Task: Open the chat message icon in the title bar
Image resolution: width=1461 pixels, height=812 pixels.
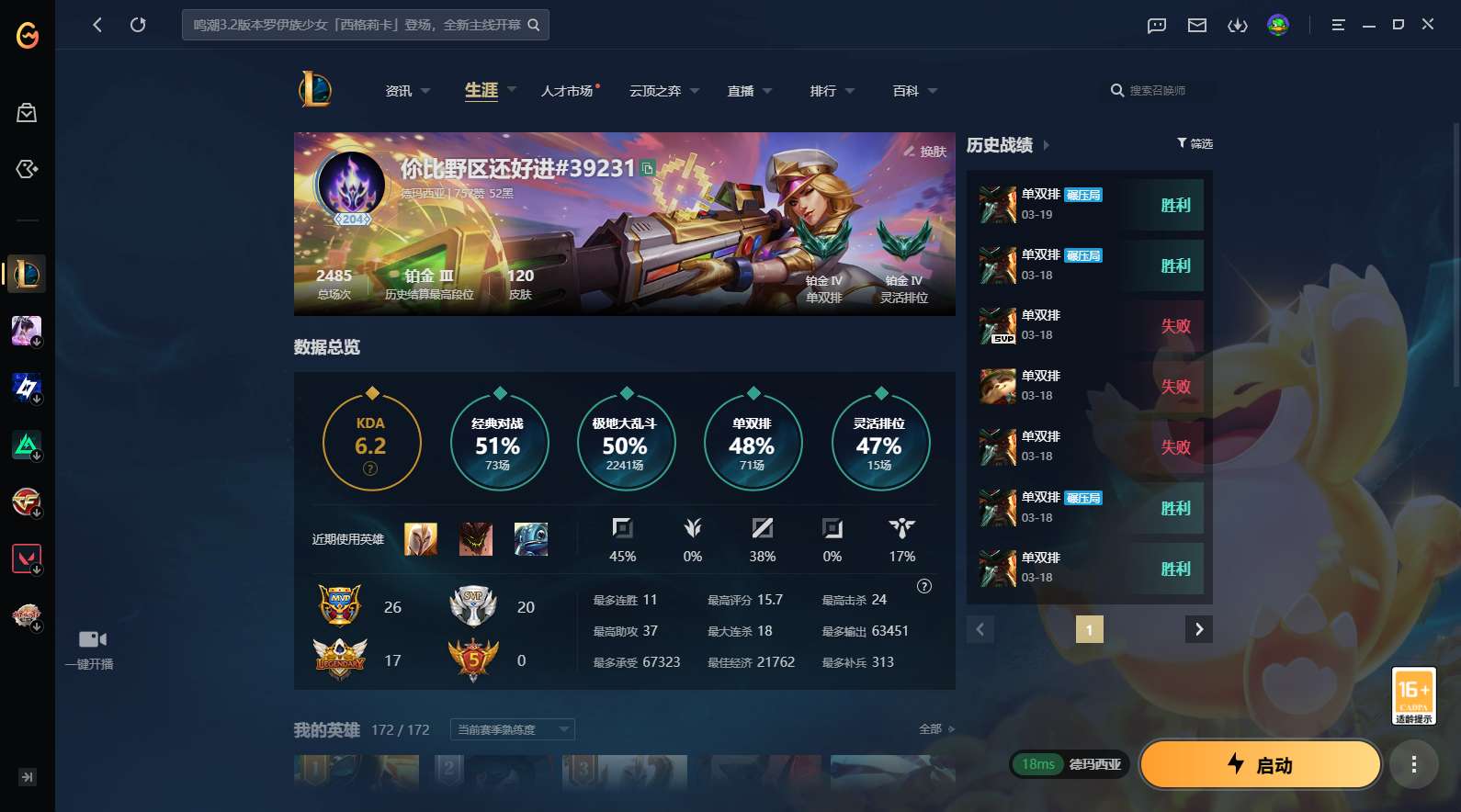Action: tap(1154, 25)
